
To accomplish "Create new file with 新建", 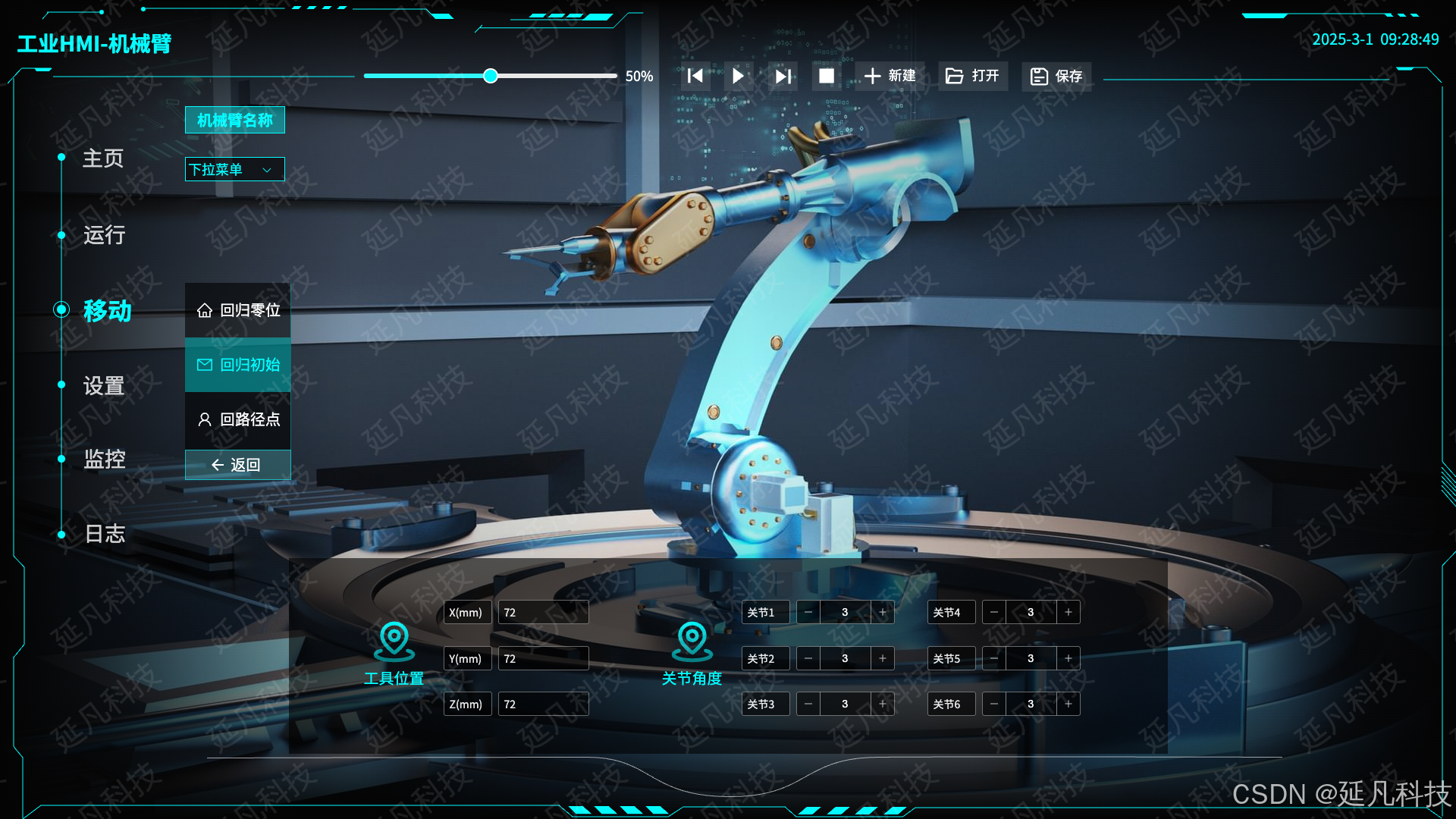I will click(x=890, y=76).
